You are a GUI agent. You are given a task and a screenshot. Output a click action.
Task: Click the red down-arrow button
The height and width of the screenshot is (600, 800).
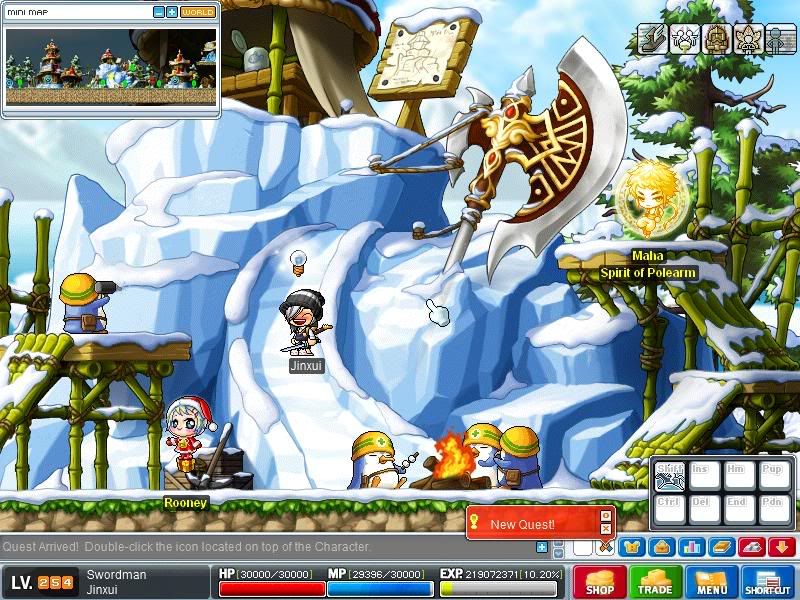coord(781,547)
